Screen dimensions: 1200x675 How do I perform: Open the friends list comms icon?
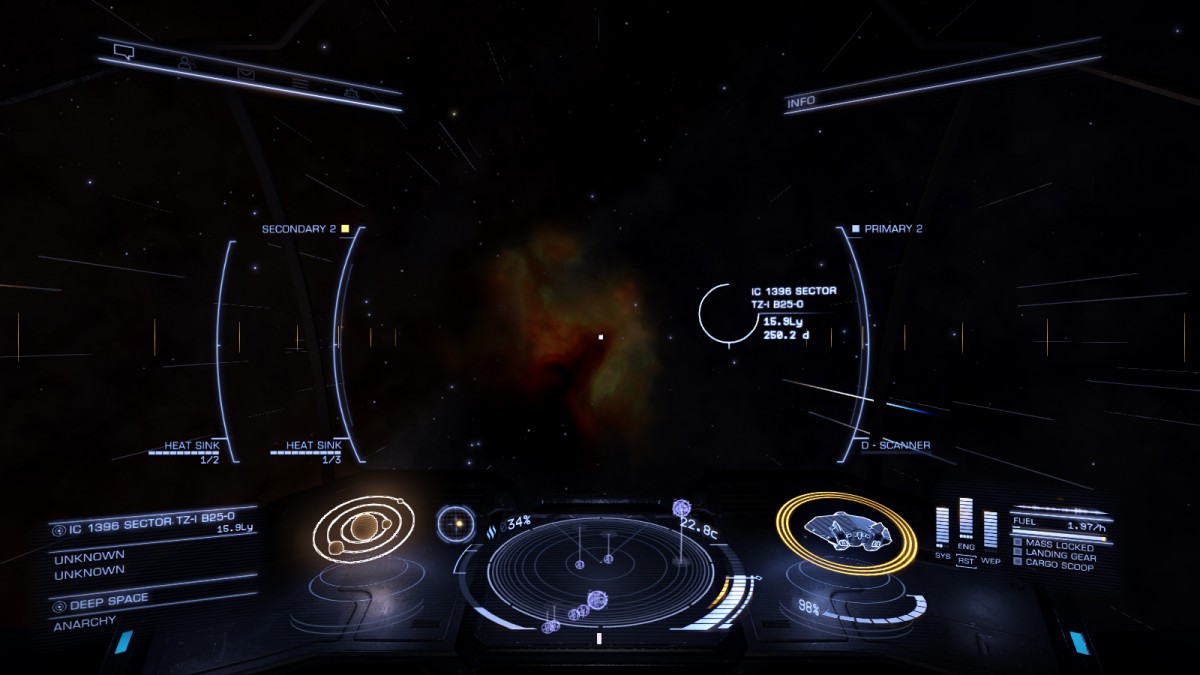(185, 62)
